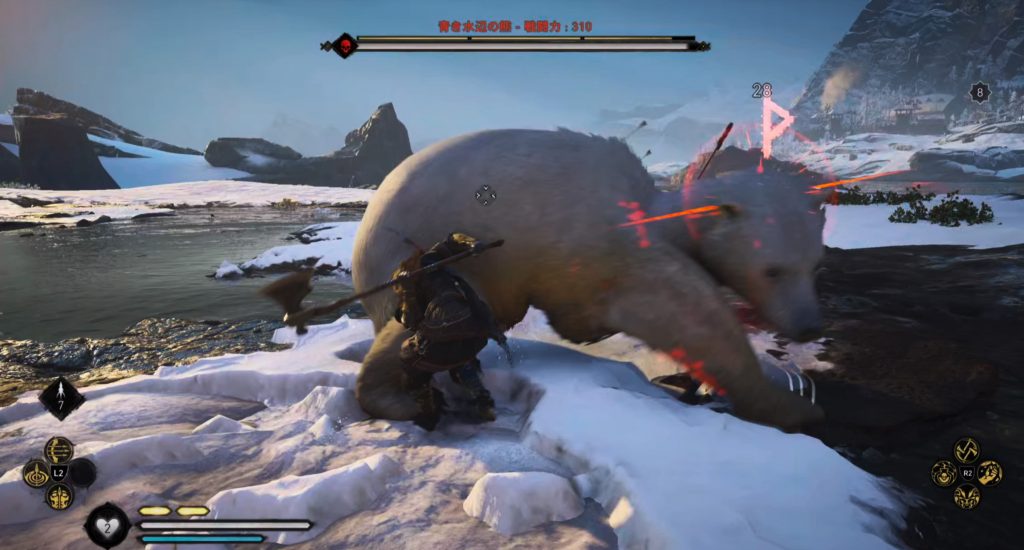Viewport: 1024px width, 550px height.
Task: Activate the bottom ranged ability with beast face
Action: pos(58,496)
